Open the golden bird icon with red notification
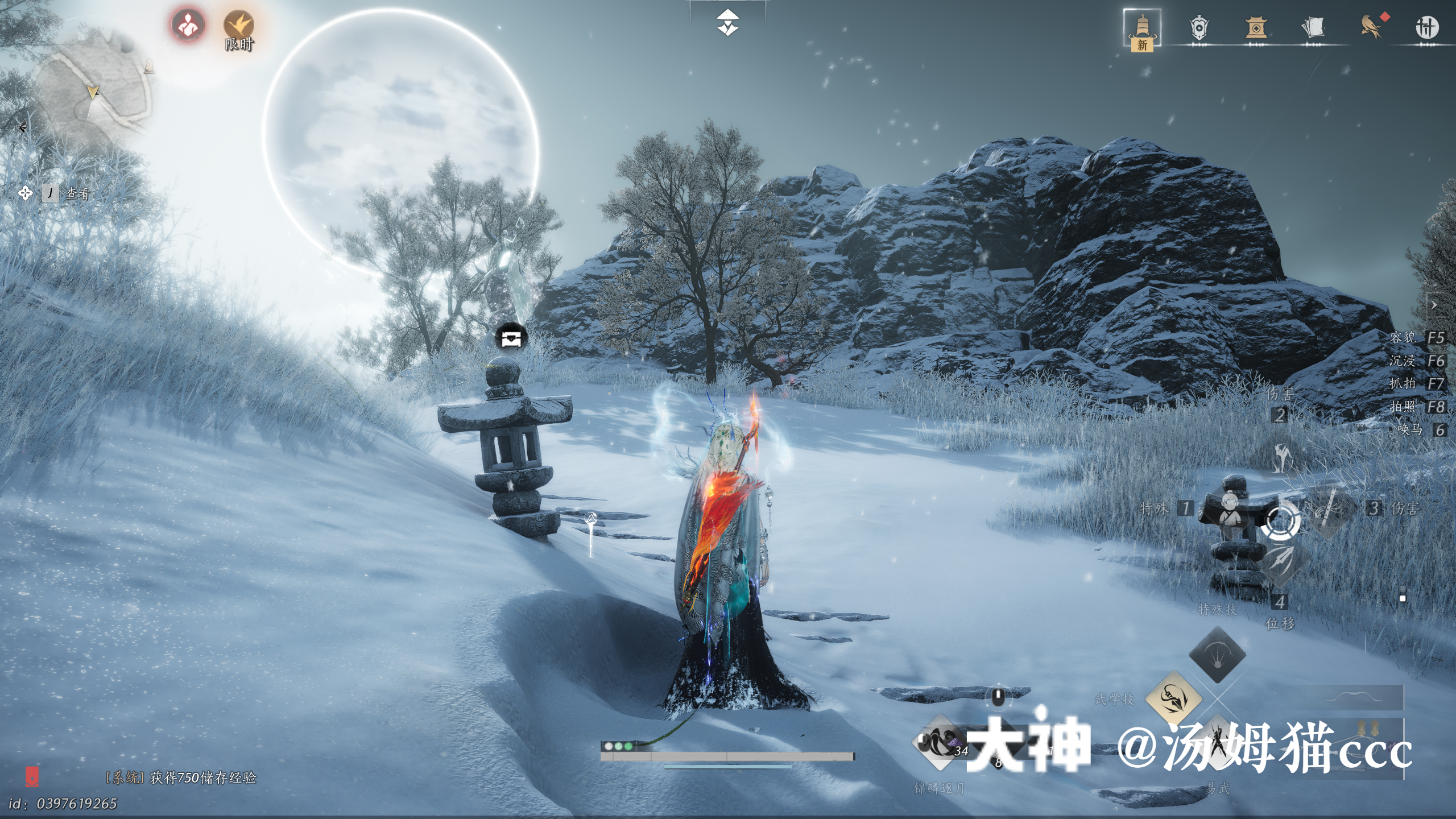The width and height of the screenshot is (1456, 819). (x=1372, y=27)
